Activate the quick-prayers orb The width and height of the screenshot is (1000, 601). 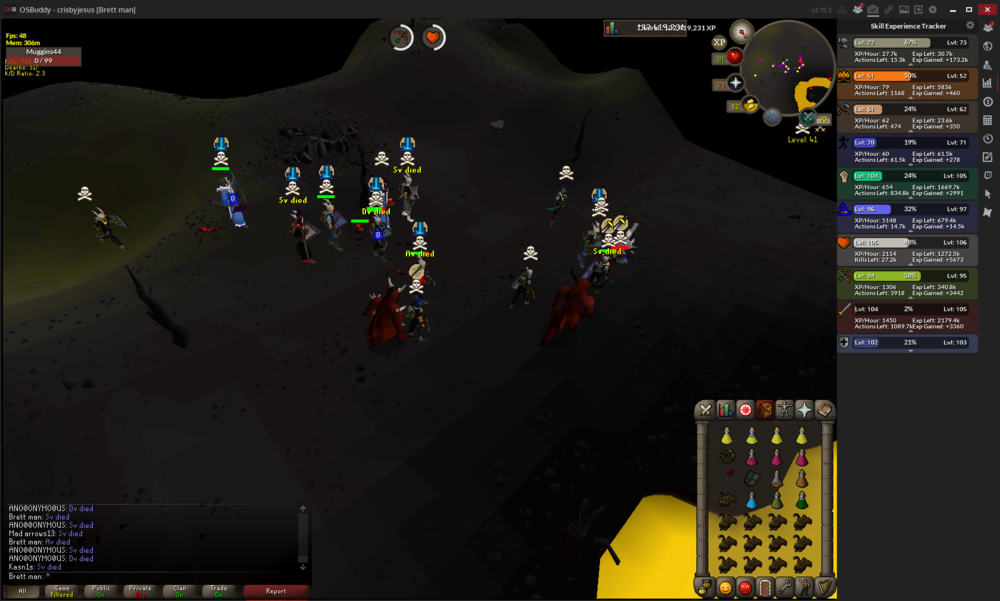[735, 83]
